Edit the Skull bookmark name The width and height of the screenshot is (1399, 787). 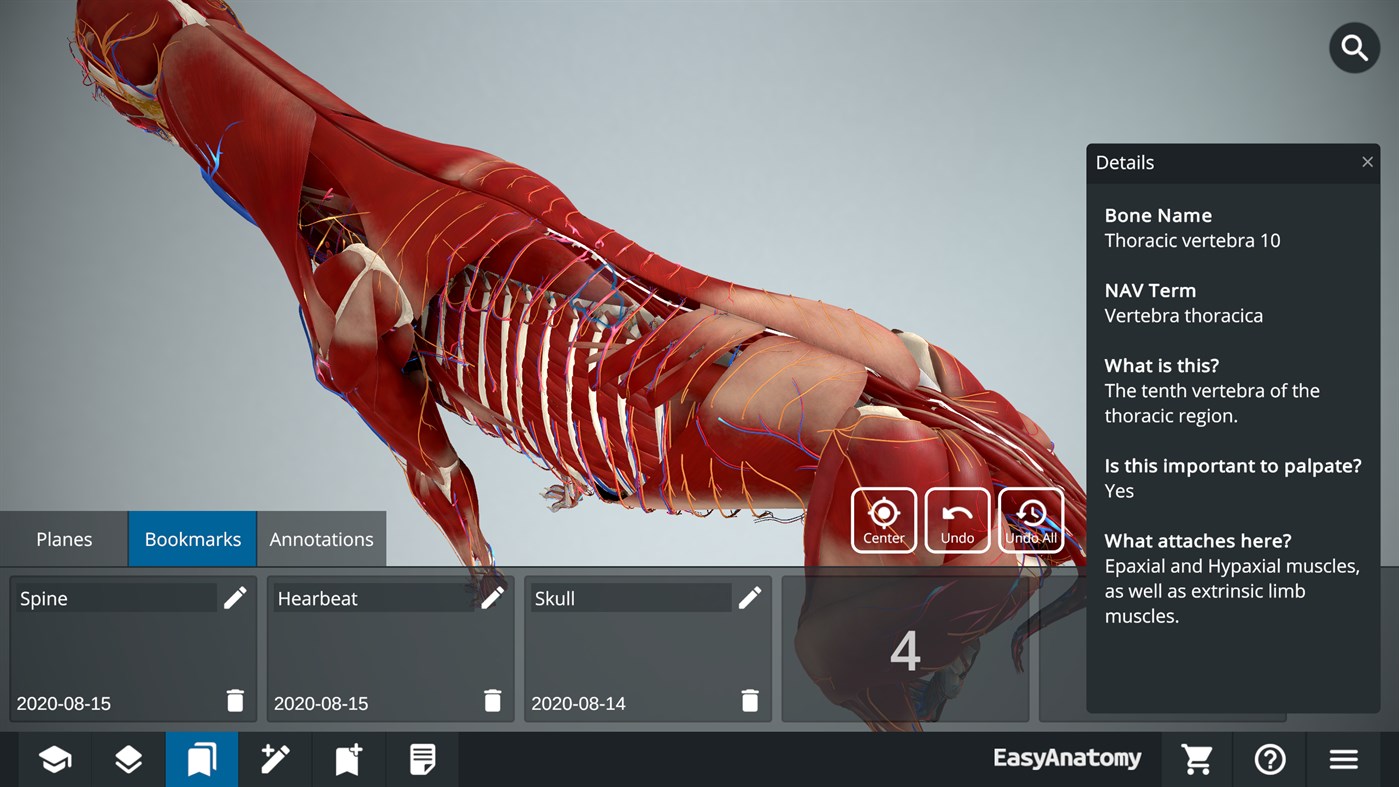click(750, 597)
